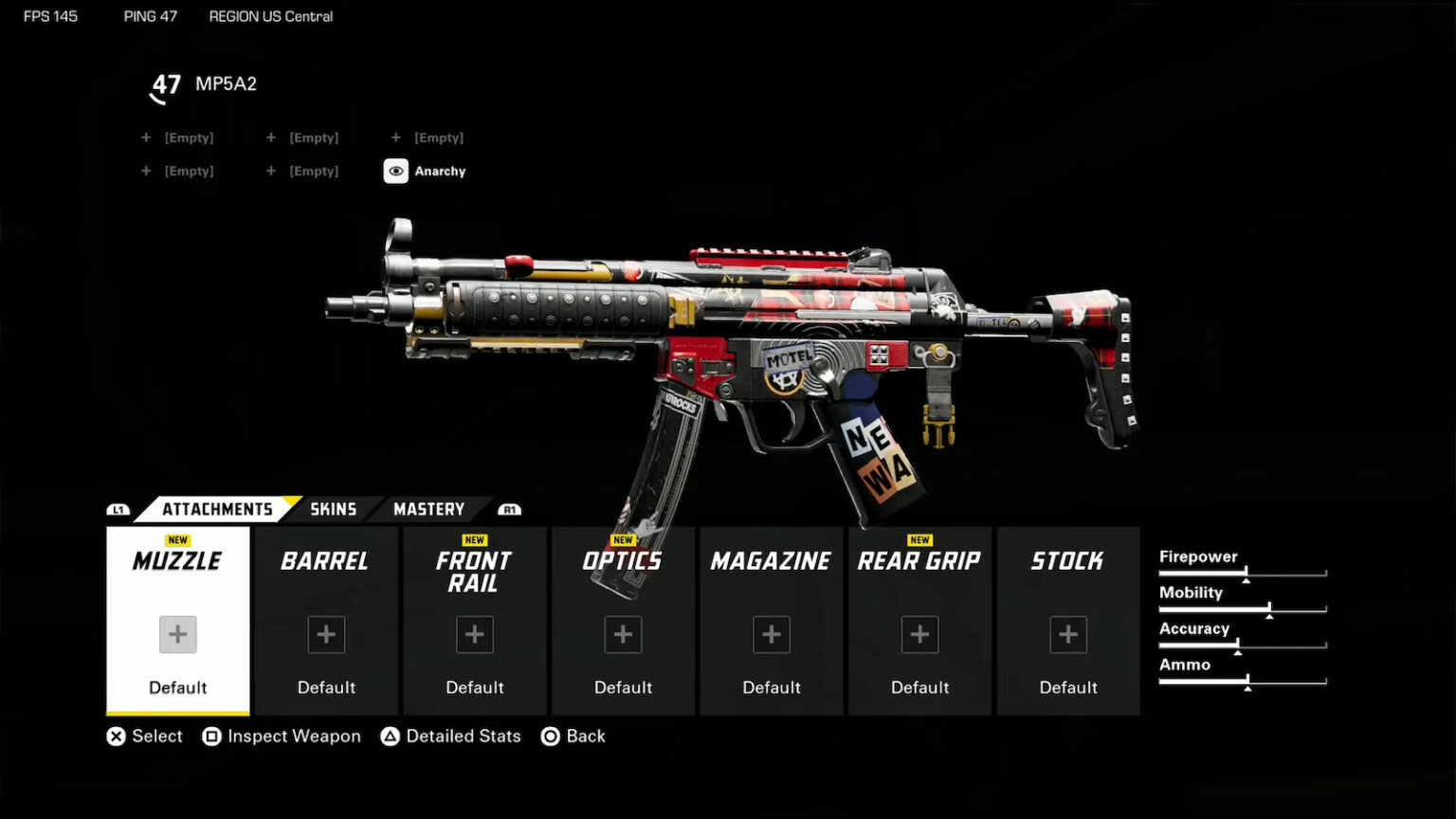Click the plus icon under Rear Grip
Screen dimensions: 1456x819
919,634
